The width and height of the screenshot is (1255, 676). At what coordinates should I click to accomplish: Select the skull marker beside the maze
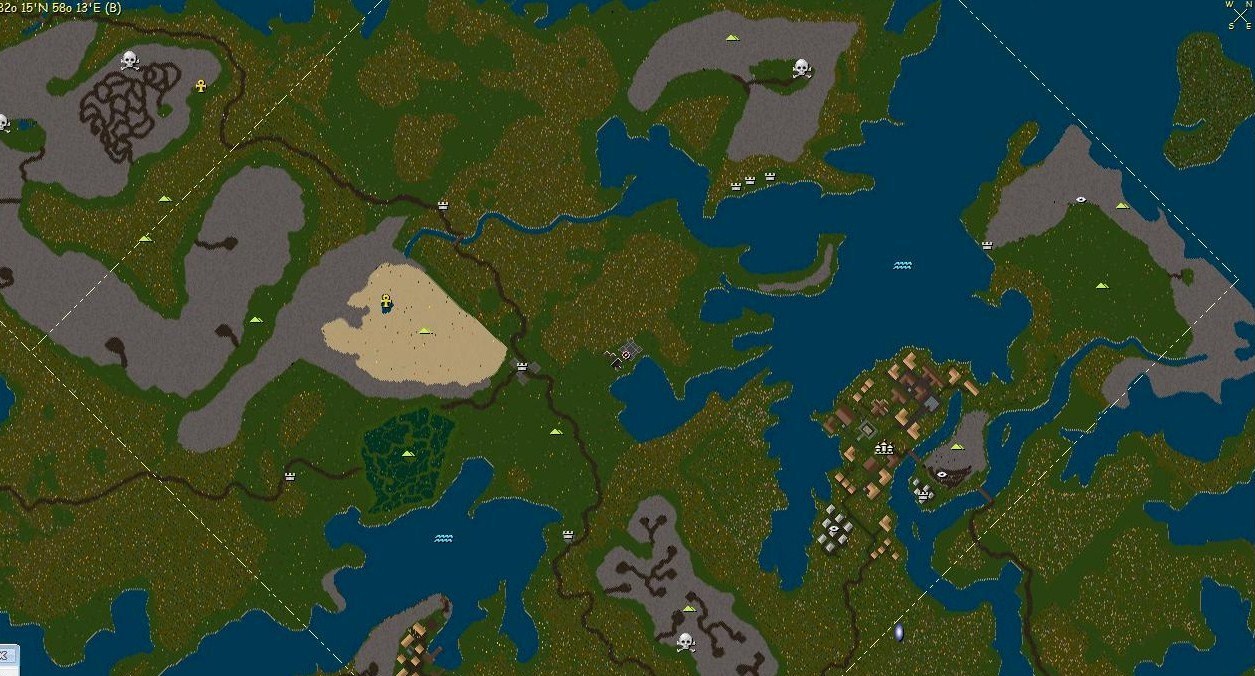[129, 61]
